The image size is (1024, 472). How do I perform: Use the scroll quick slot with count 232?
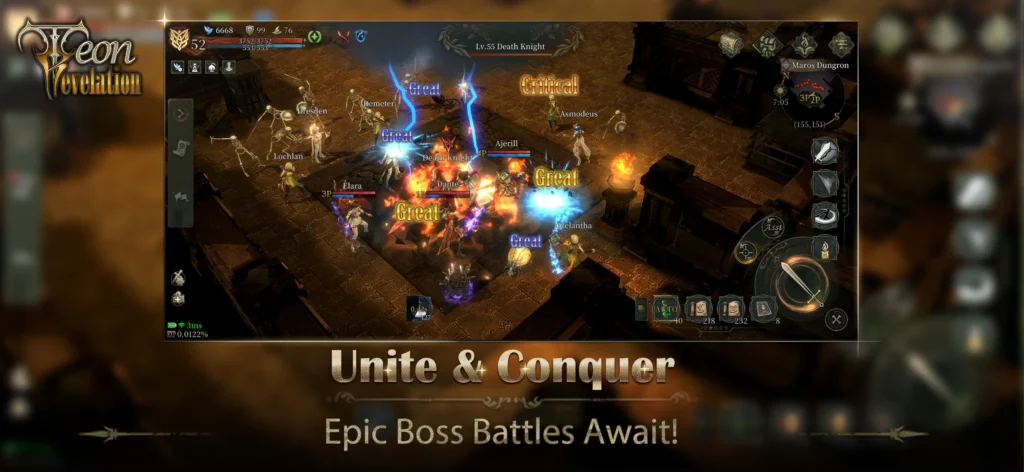[x=731, y=309]
